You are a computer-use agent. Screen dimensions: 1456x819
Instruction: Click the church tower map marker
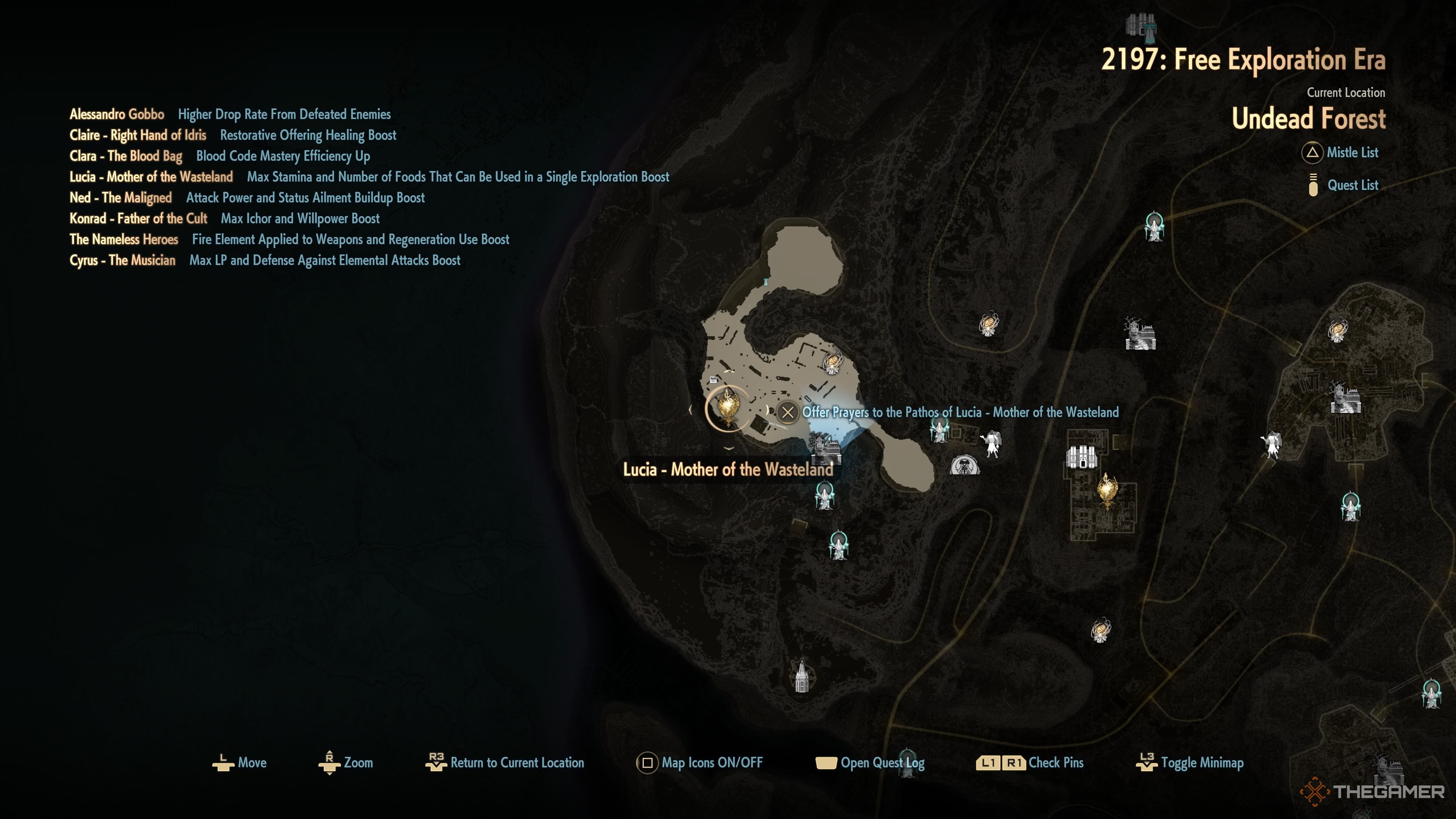point(802,676)
